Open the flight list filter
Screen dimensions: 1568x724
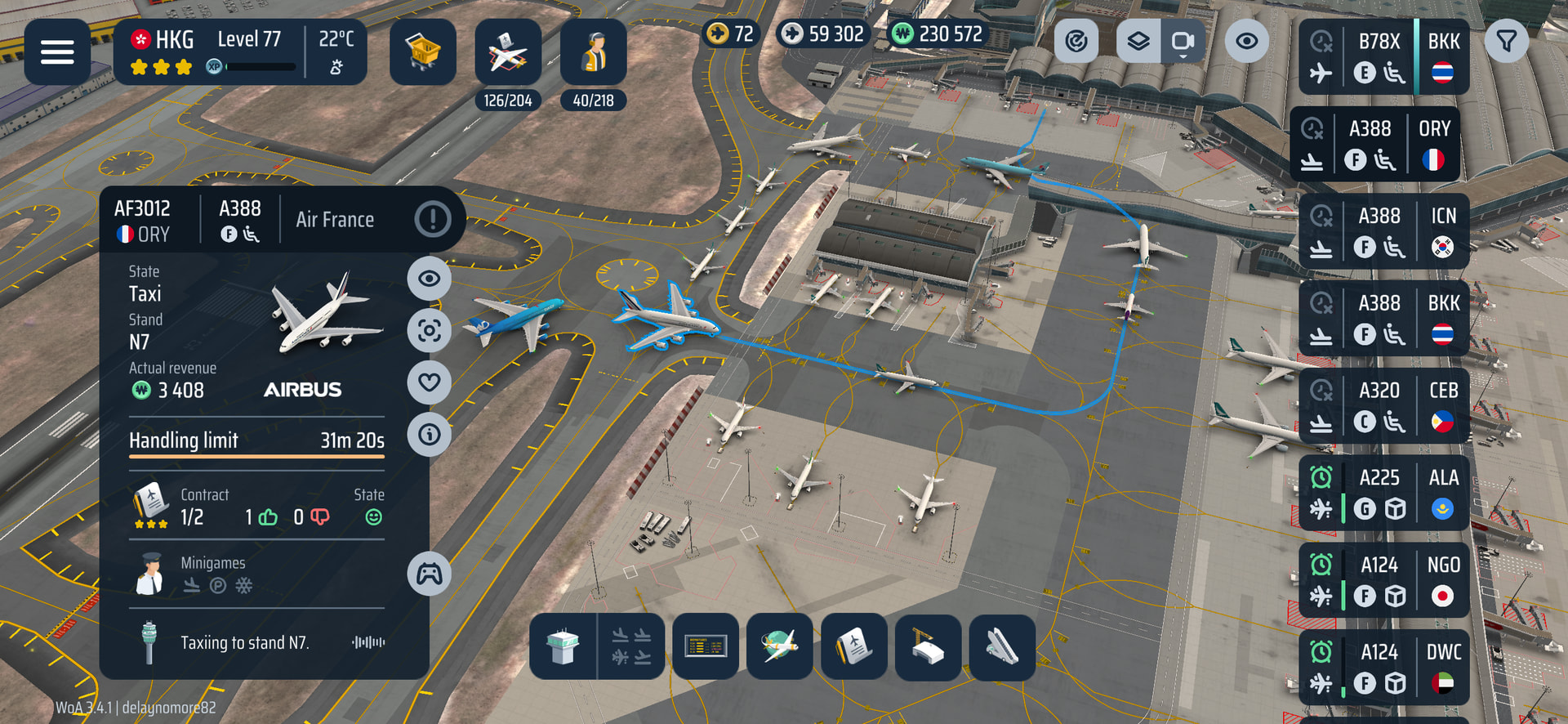(x=1507, y=41)
